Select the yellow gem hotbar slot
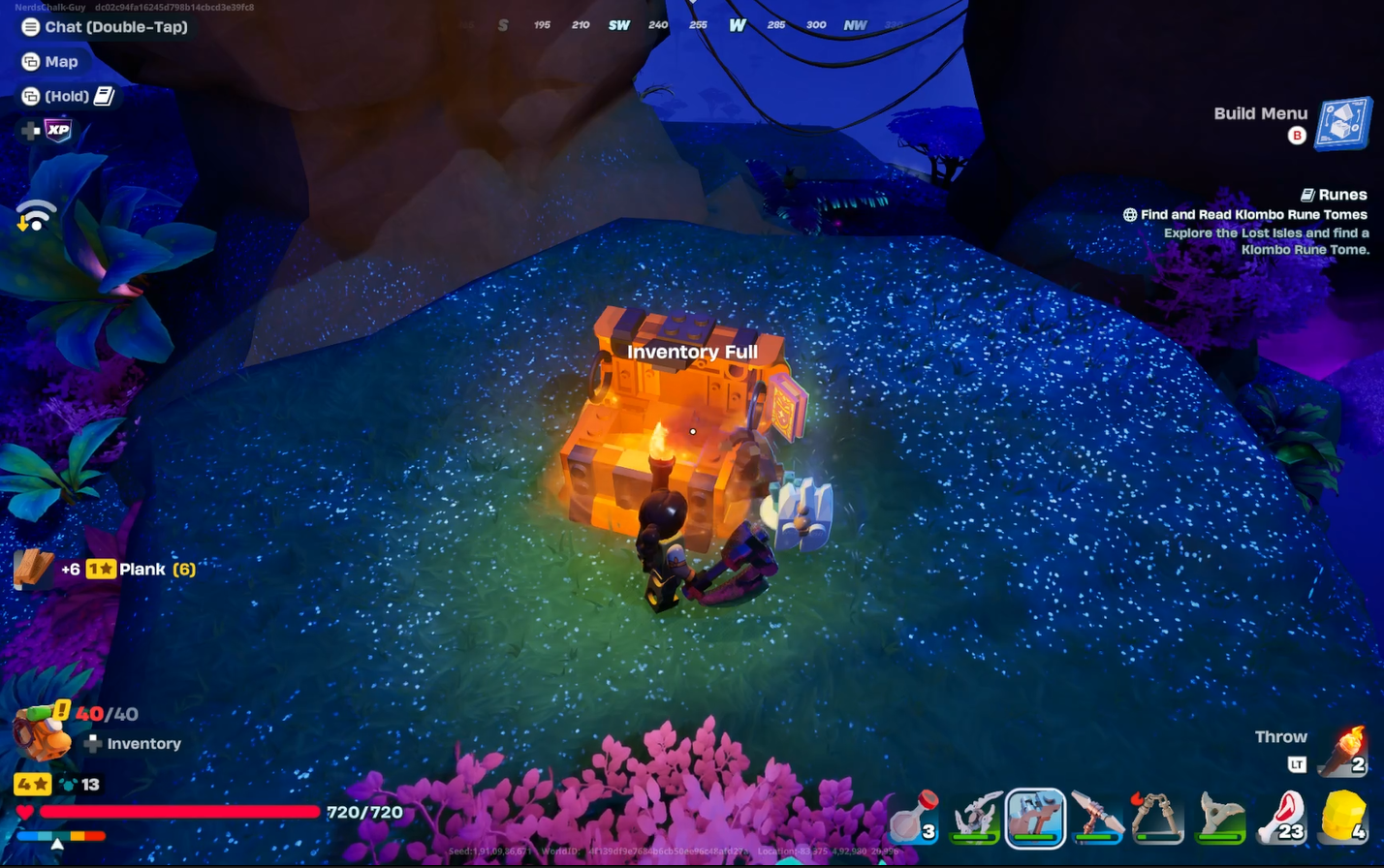The width and height of the screenshot is (1384, 868). click(x=1343, y=819)
